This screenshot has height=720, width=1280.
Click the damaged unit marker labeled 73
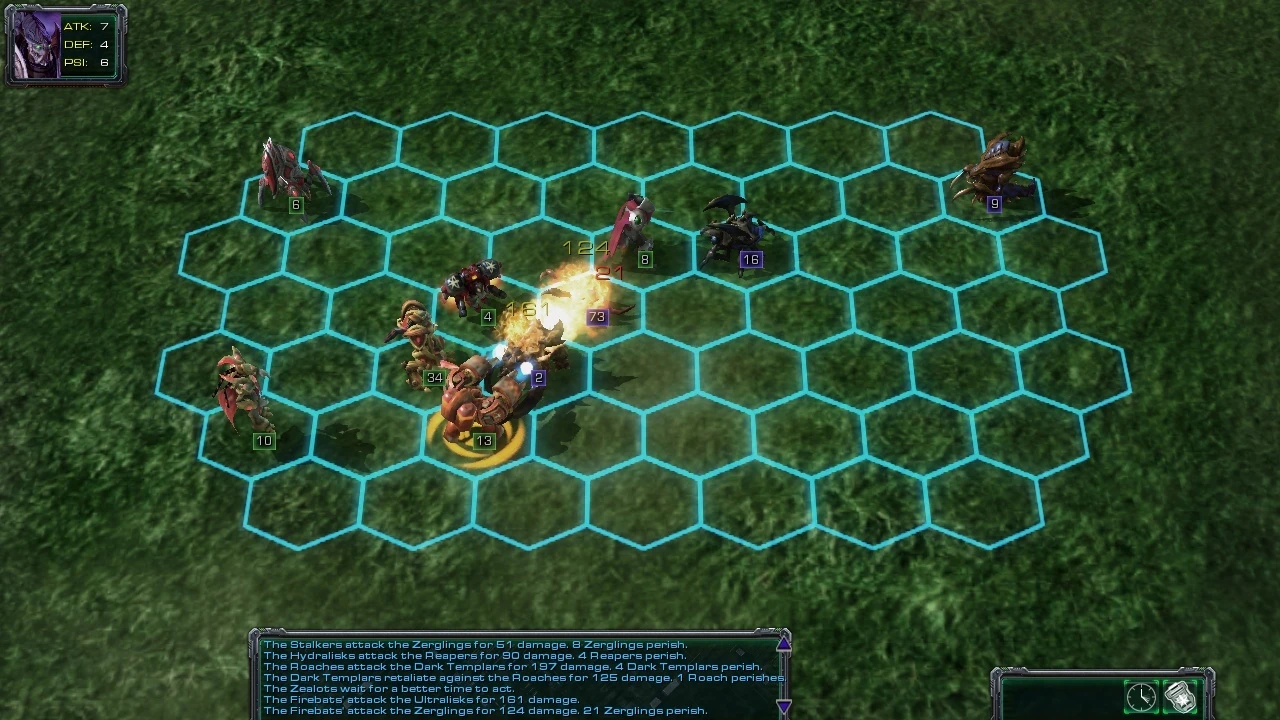pos(598,316)
